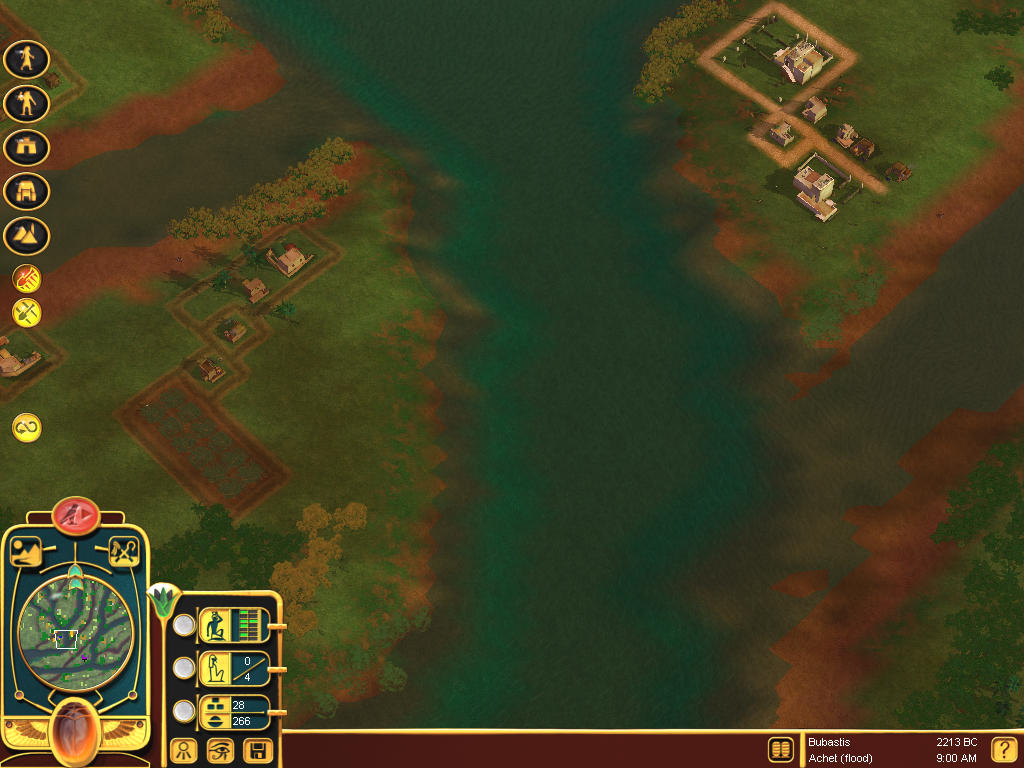Select the build icon showing a figure carrying an item
This screenshot has width=1024, height=768.
27,103
